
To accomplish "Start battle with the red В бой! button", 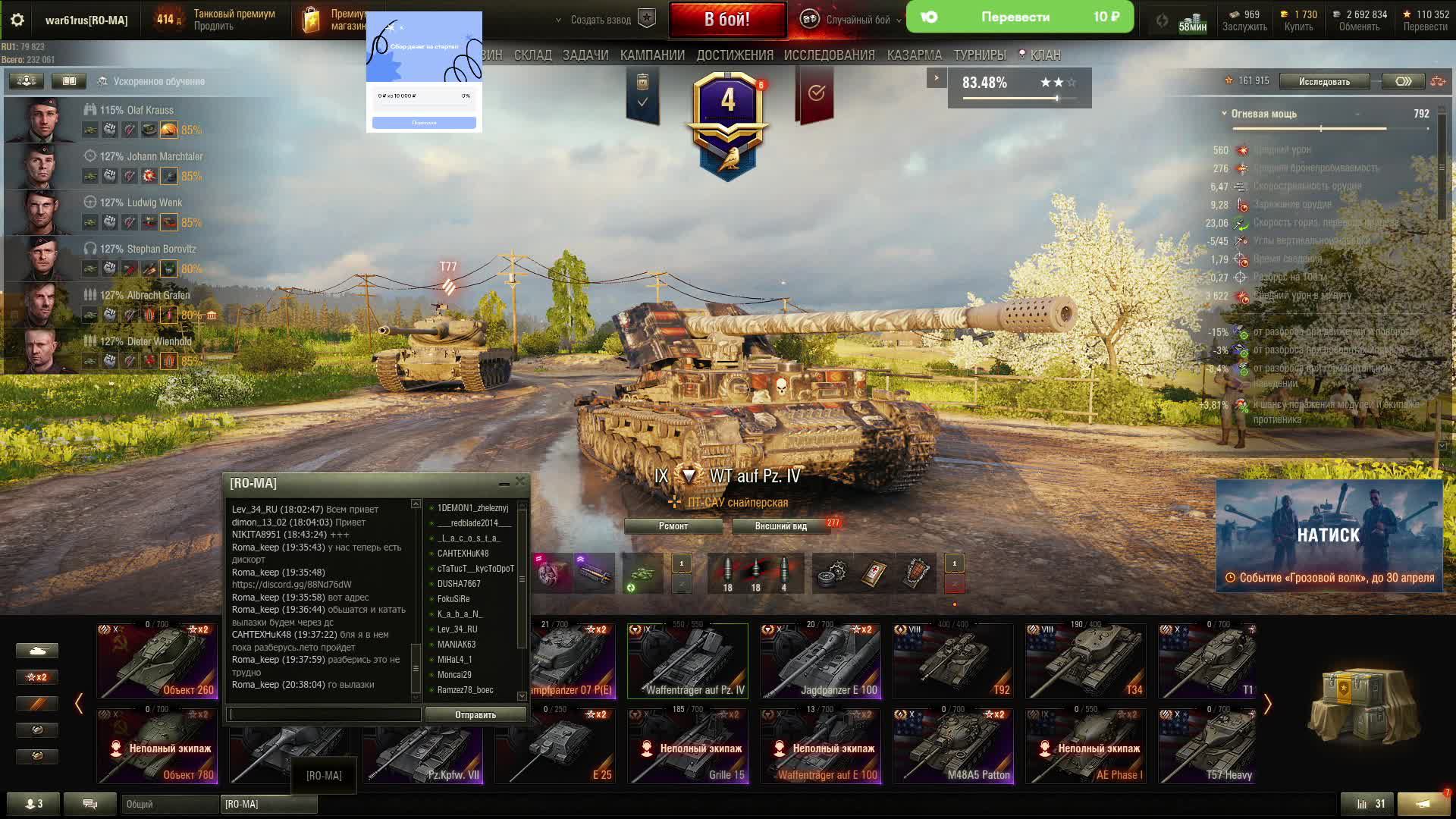I will [x=726, y=20].
